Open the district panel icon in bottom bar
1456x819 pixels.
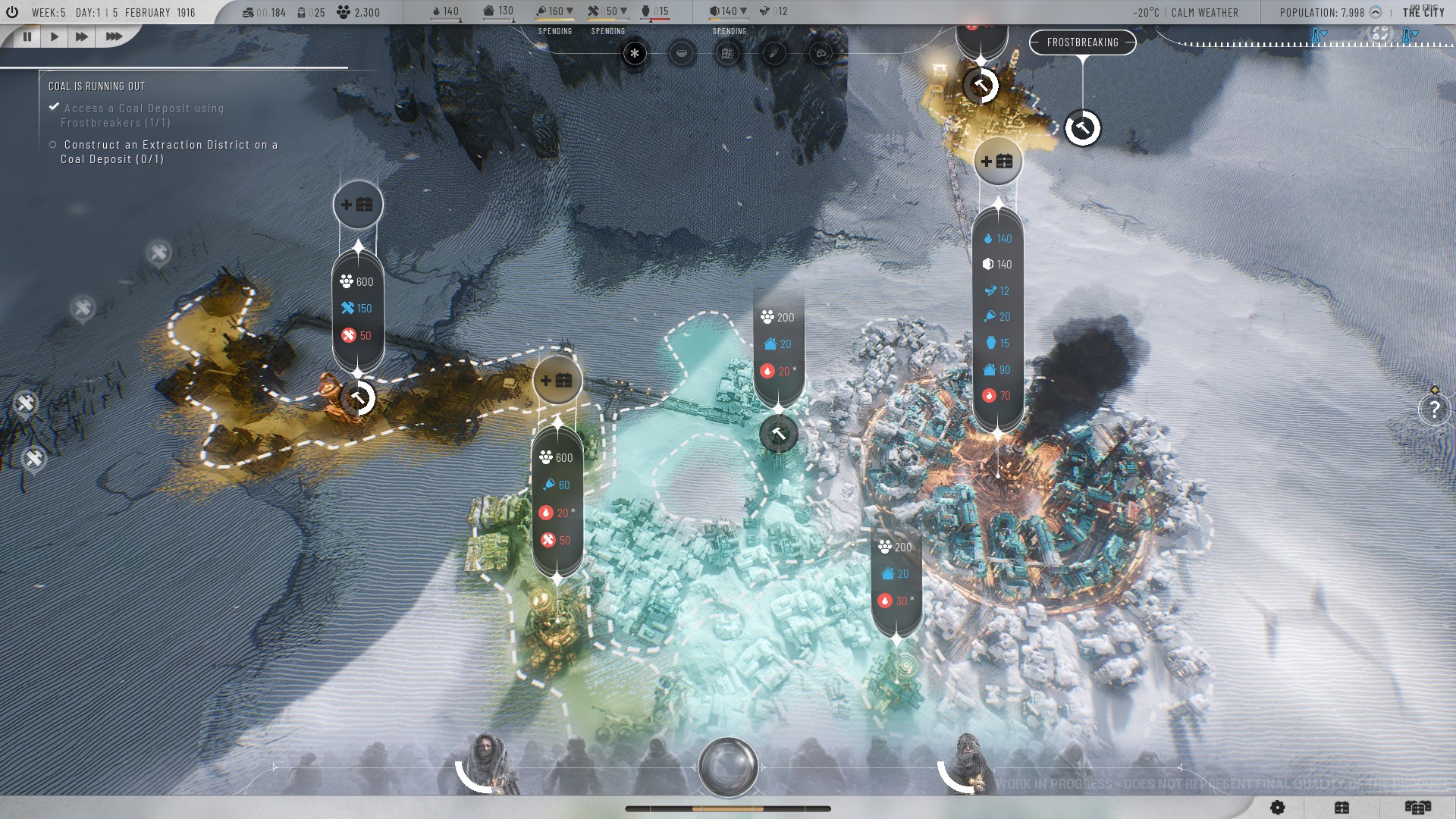pyautogui.click(x=1341, y=807)
